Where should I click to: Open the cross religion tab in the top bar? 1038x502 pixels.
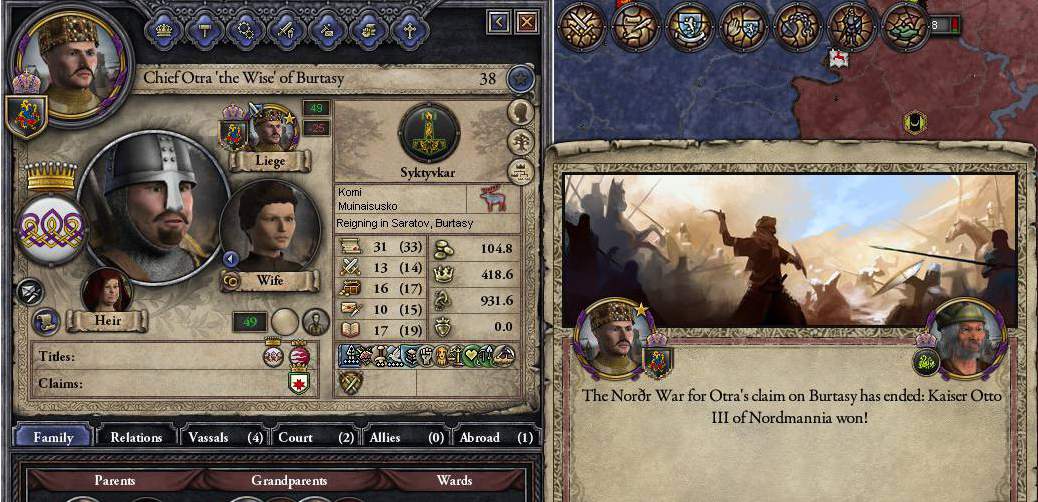(x=409, y=29)
